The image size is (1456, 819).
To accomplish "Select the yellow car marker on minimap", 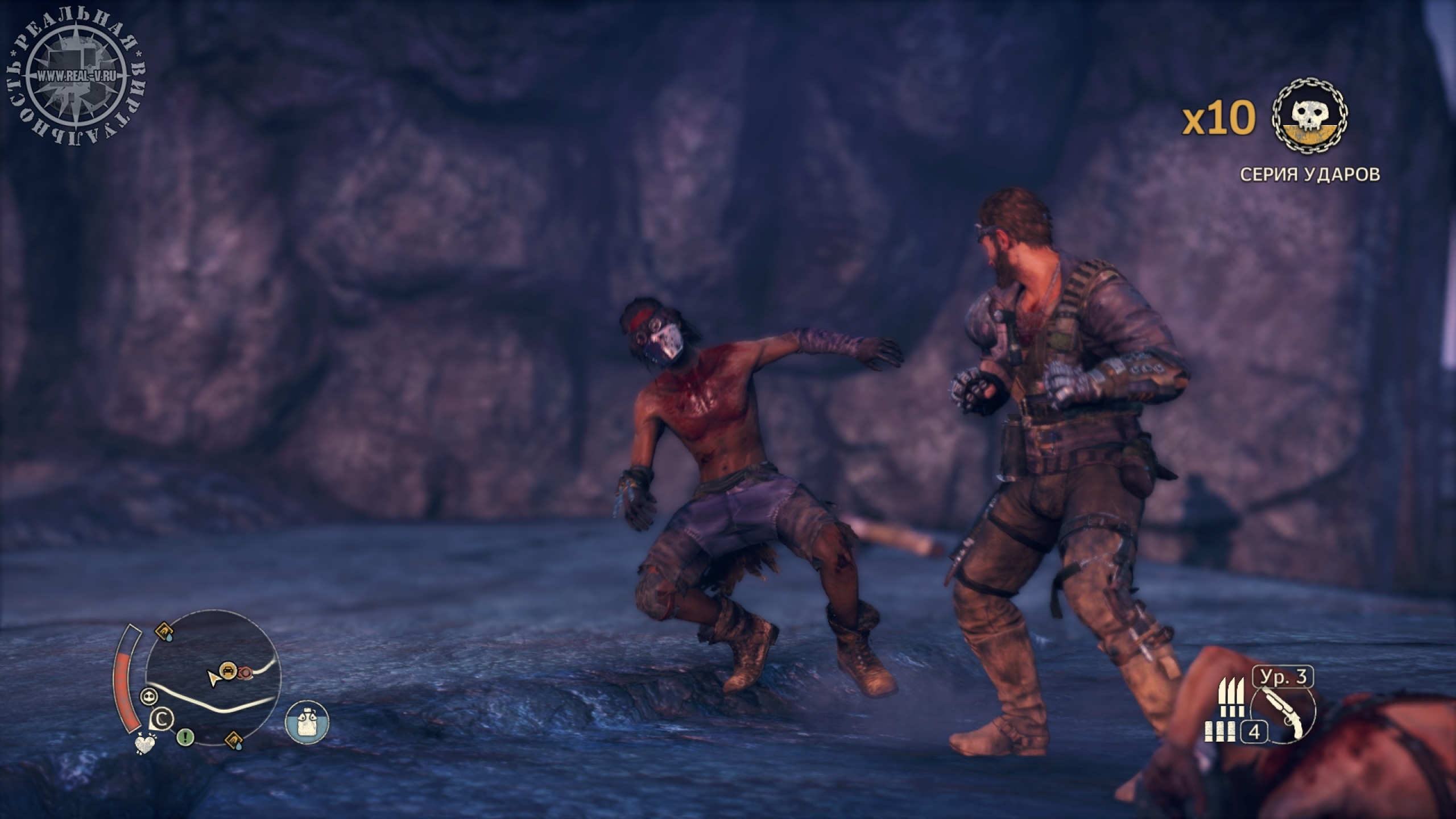I will (x=228, y=669).
